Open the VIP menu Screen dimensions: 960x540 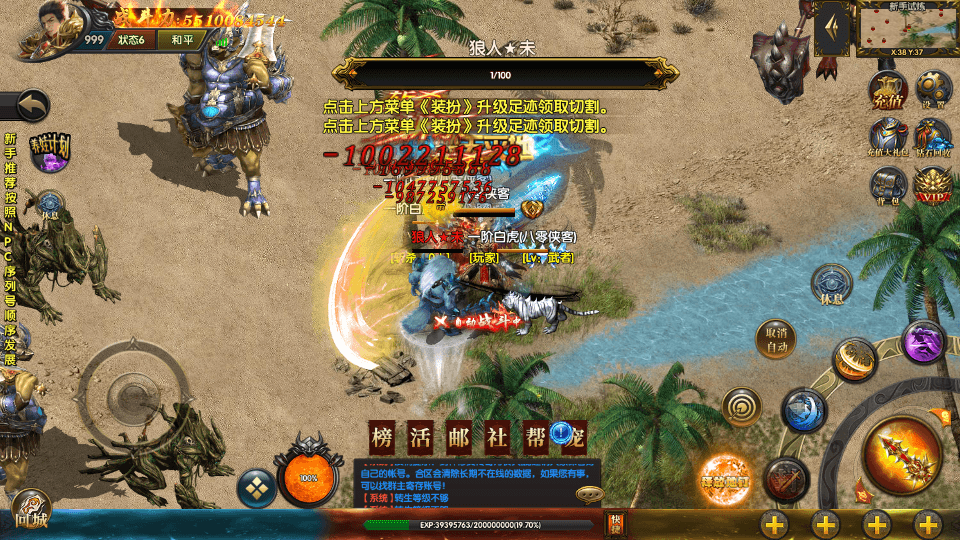click(933, 185)
